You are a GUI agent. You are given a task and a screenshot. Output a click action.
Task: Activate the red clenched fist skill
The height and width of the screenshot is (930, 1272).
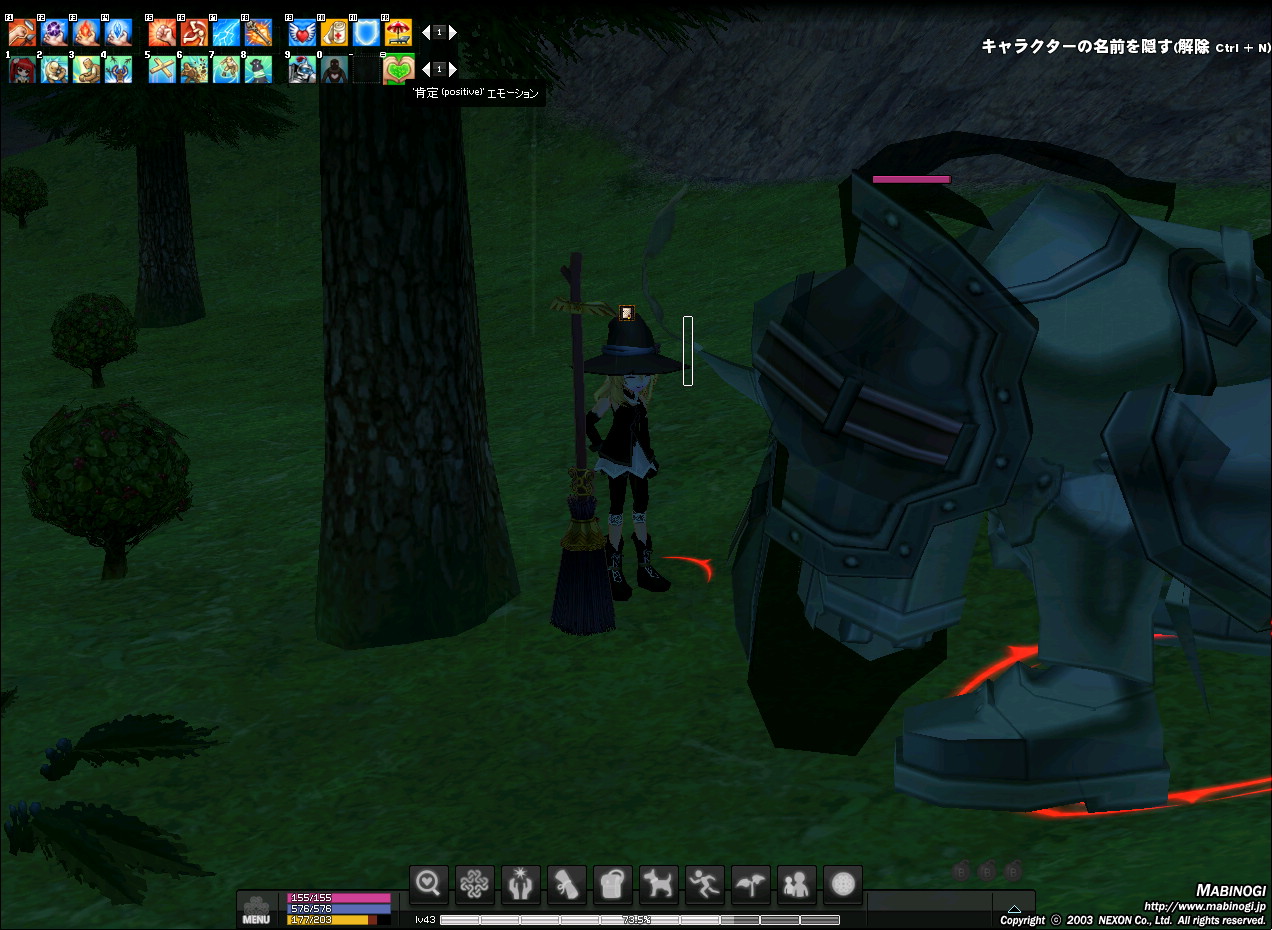pos(162,32)
